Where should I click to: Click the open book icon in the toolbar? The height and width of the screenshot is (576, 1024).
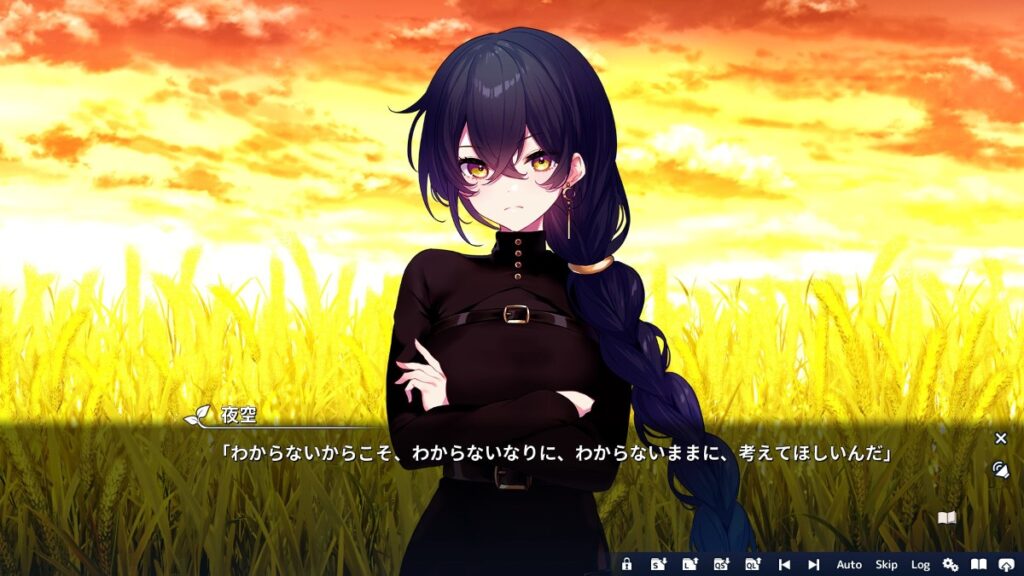[x=979, y=565]
